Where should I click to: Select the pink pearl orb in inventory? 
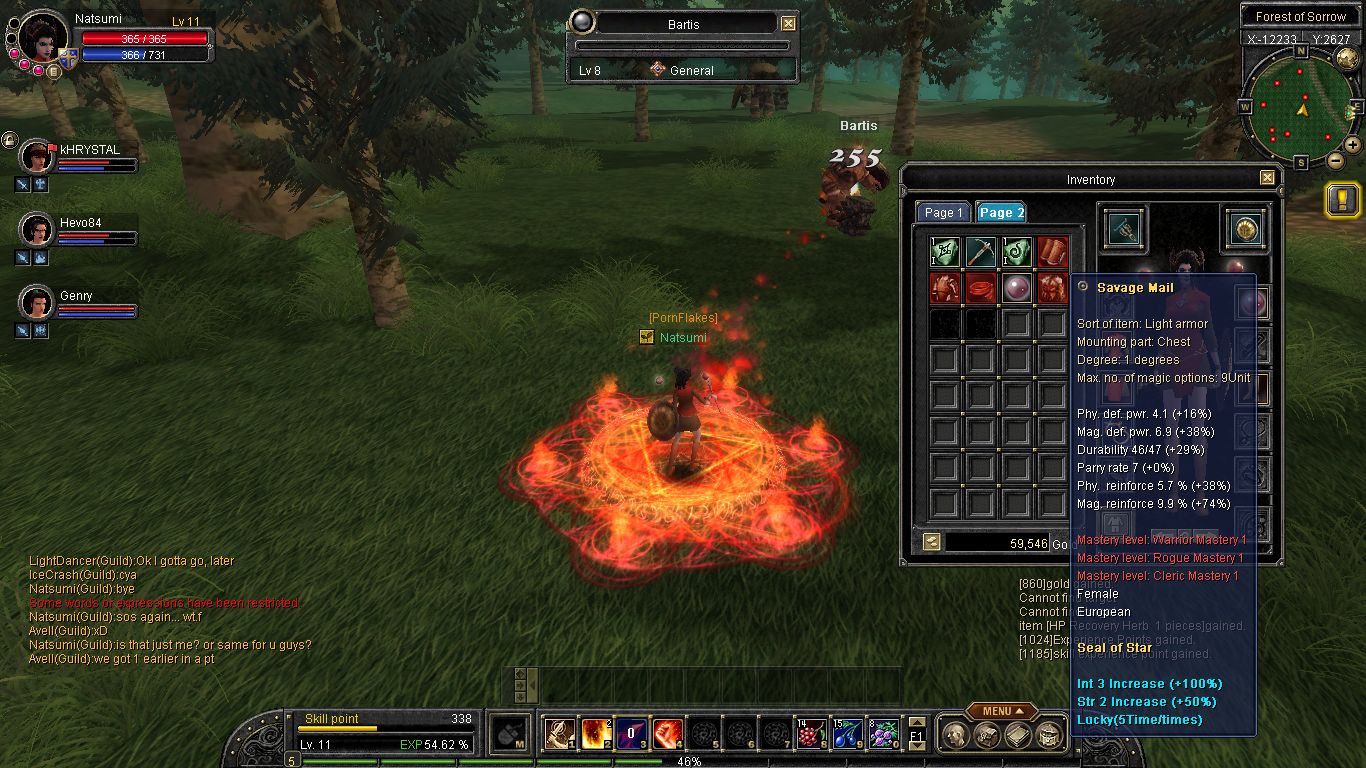[1017, 288]
